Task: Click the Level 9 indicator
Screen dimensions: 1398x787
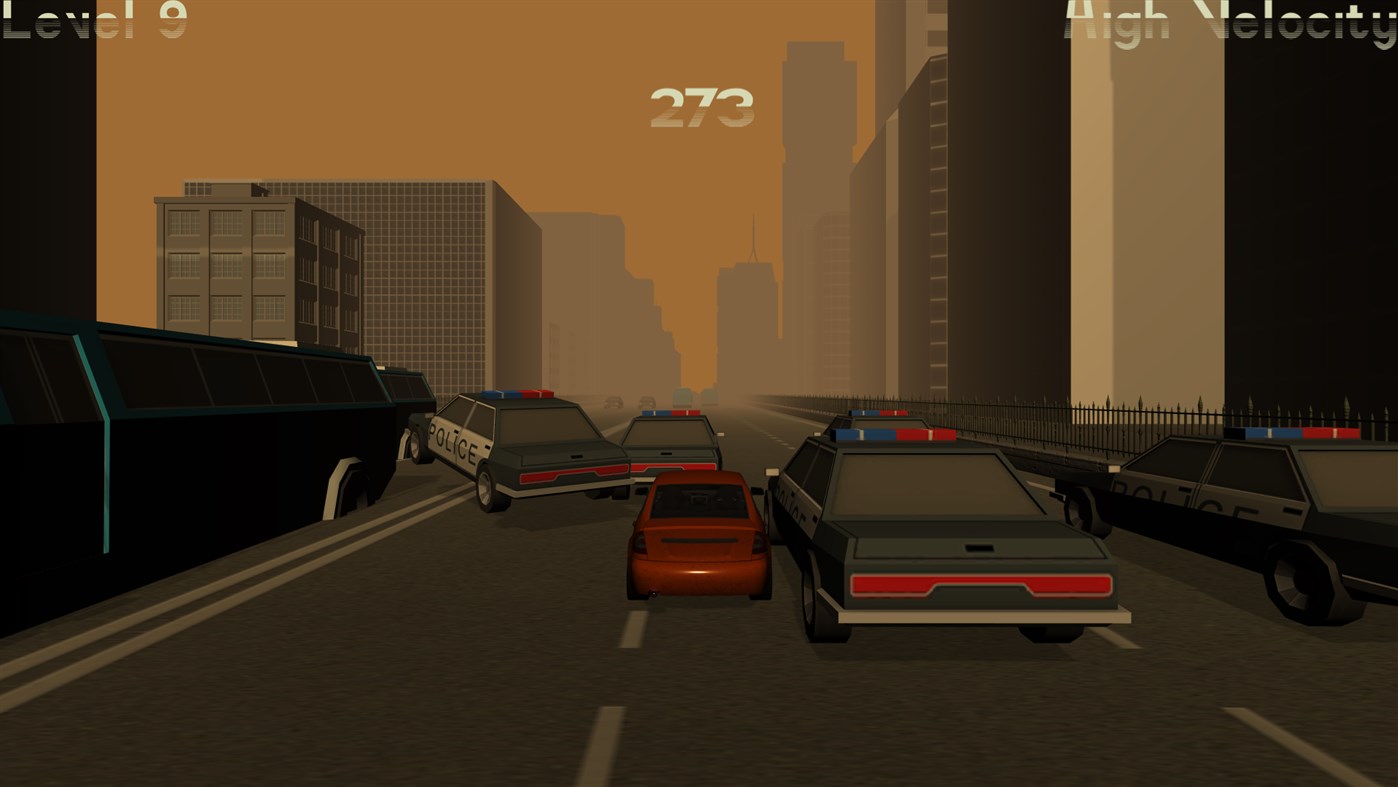Action: (90, 20)
